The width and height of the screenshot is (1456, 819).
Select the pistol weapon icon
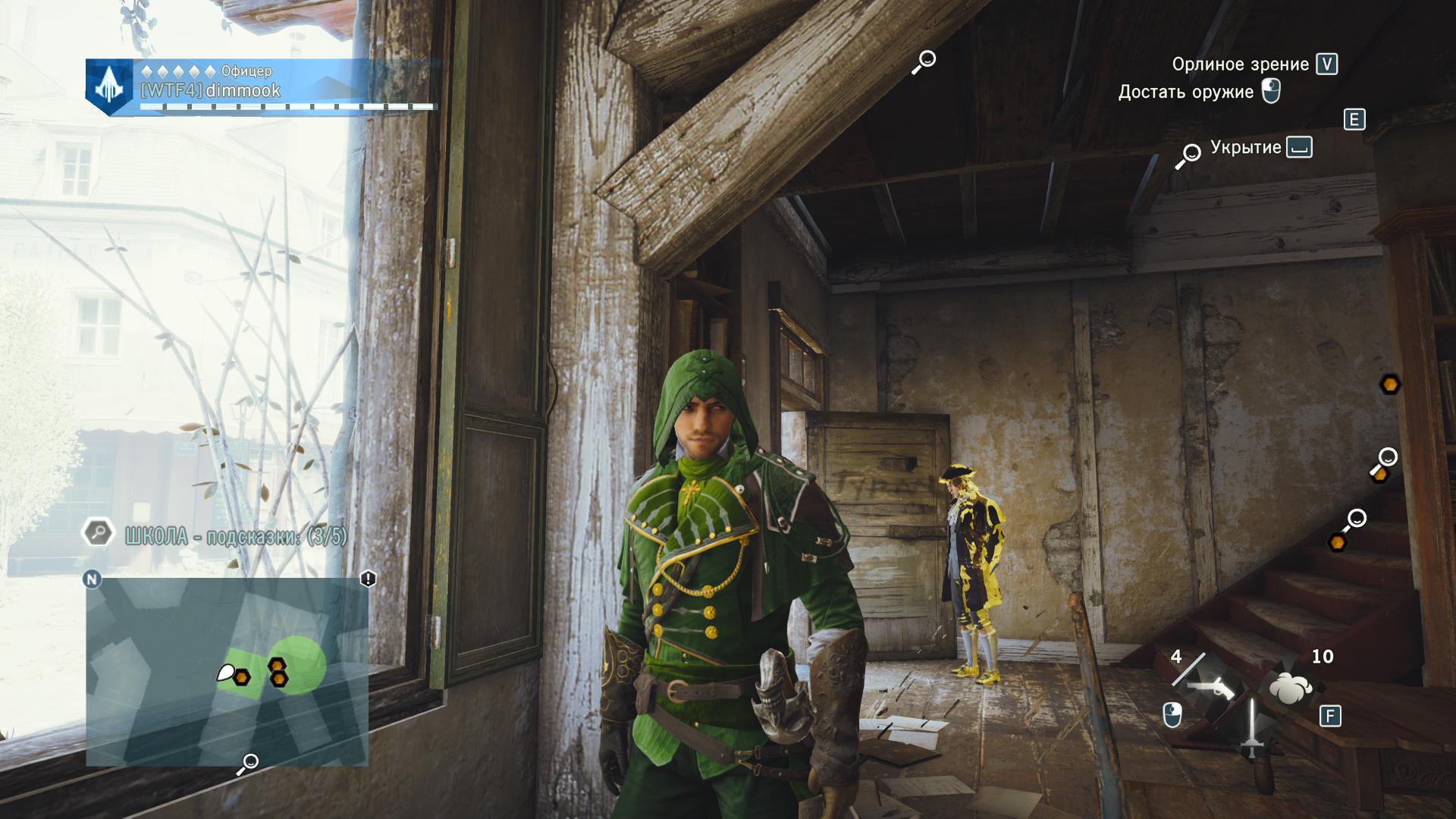pos(1210,686)
